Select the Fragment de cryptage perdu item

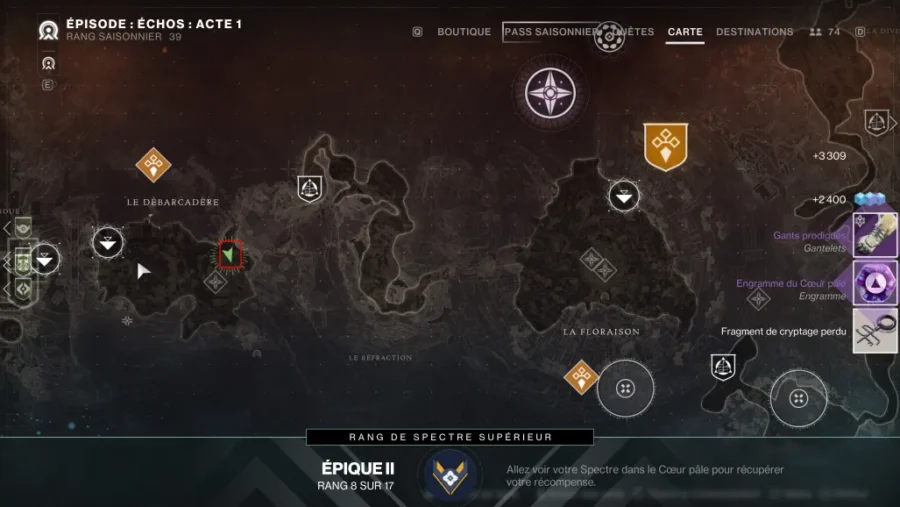click(x=875, y=330)
